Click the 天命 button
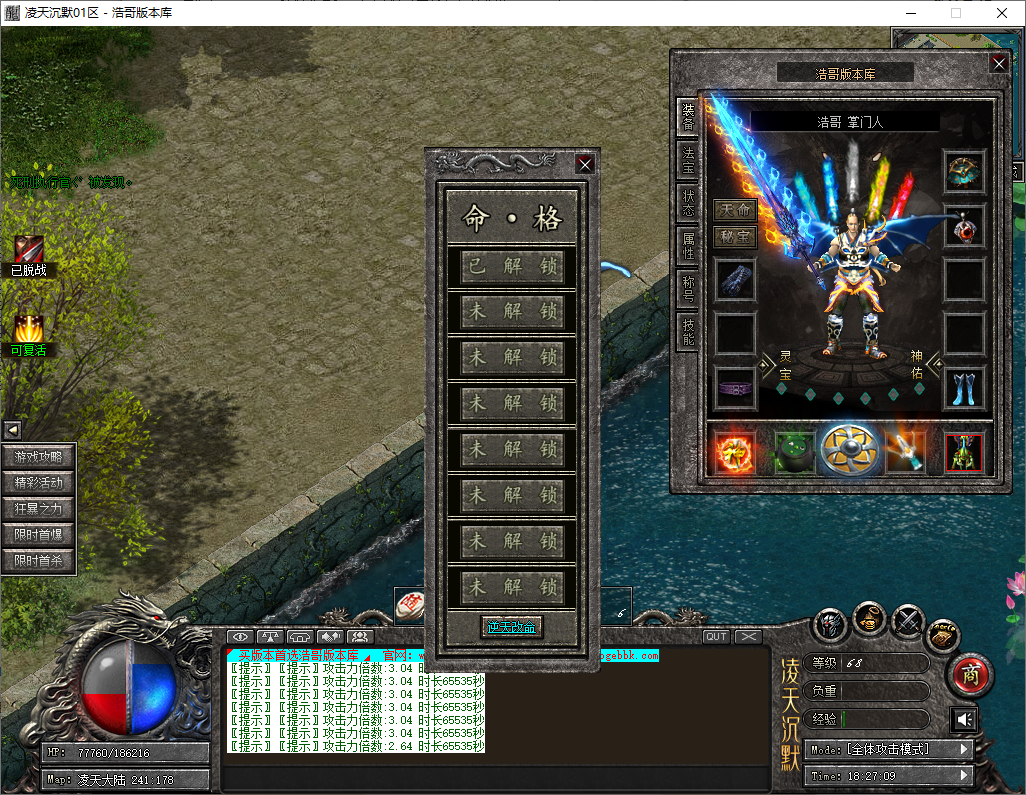 (735, 211)
